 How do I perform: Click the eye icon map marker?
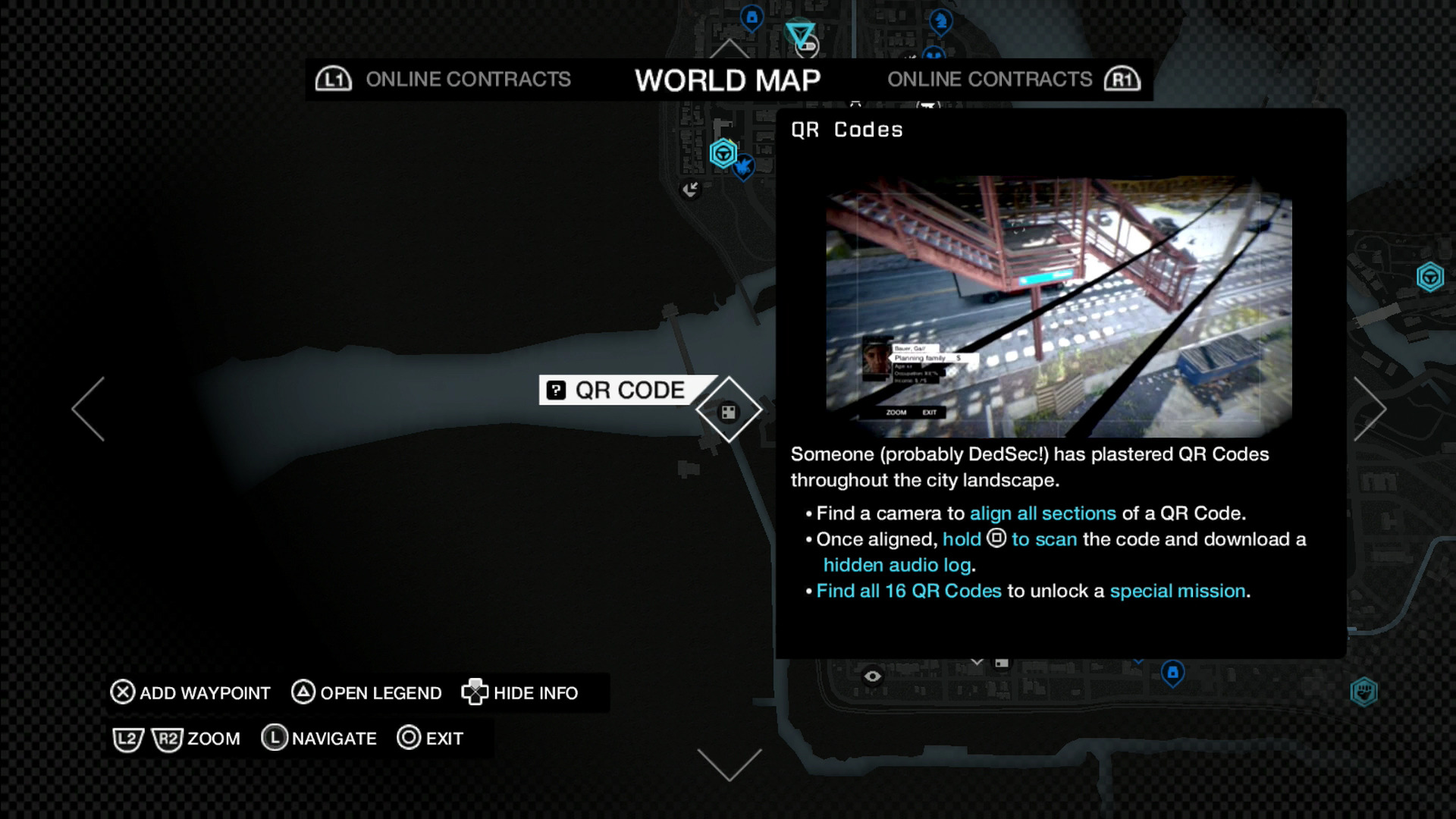click(873, 676)
